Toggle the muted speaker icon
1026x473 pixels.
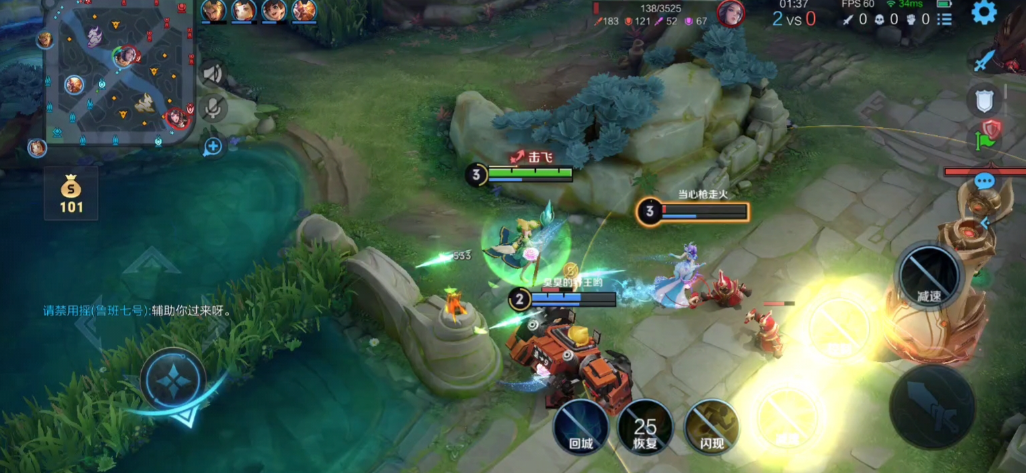point(212,73)
